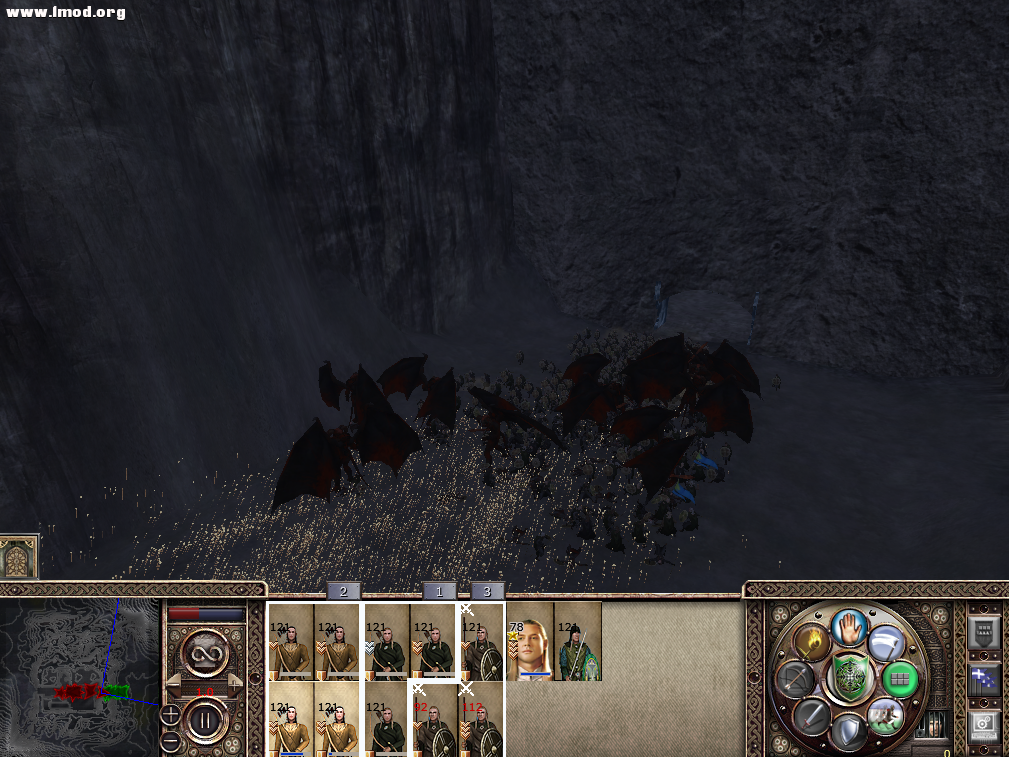
Task: Select unit group 1 tab
Action: (439, 591)
